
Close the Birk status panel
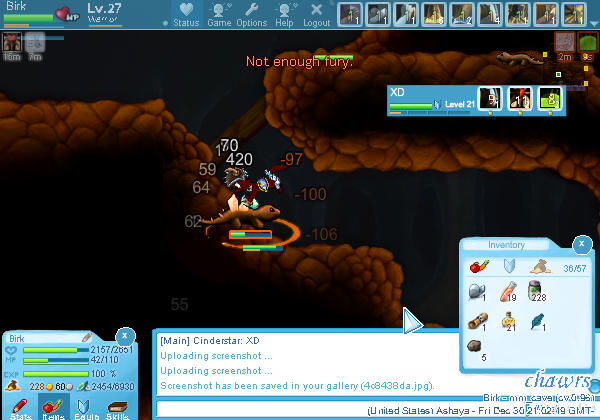pos(124,335)
